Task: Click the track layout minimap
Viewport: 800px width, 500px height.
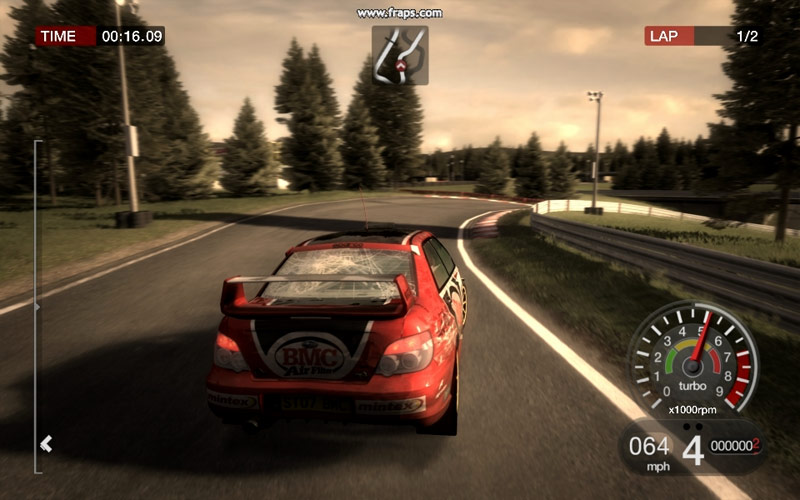Action: click(400, 55)
